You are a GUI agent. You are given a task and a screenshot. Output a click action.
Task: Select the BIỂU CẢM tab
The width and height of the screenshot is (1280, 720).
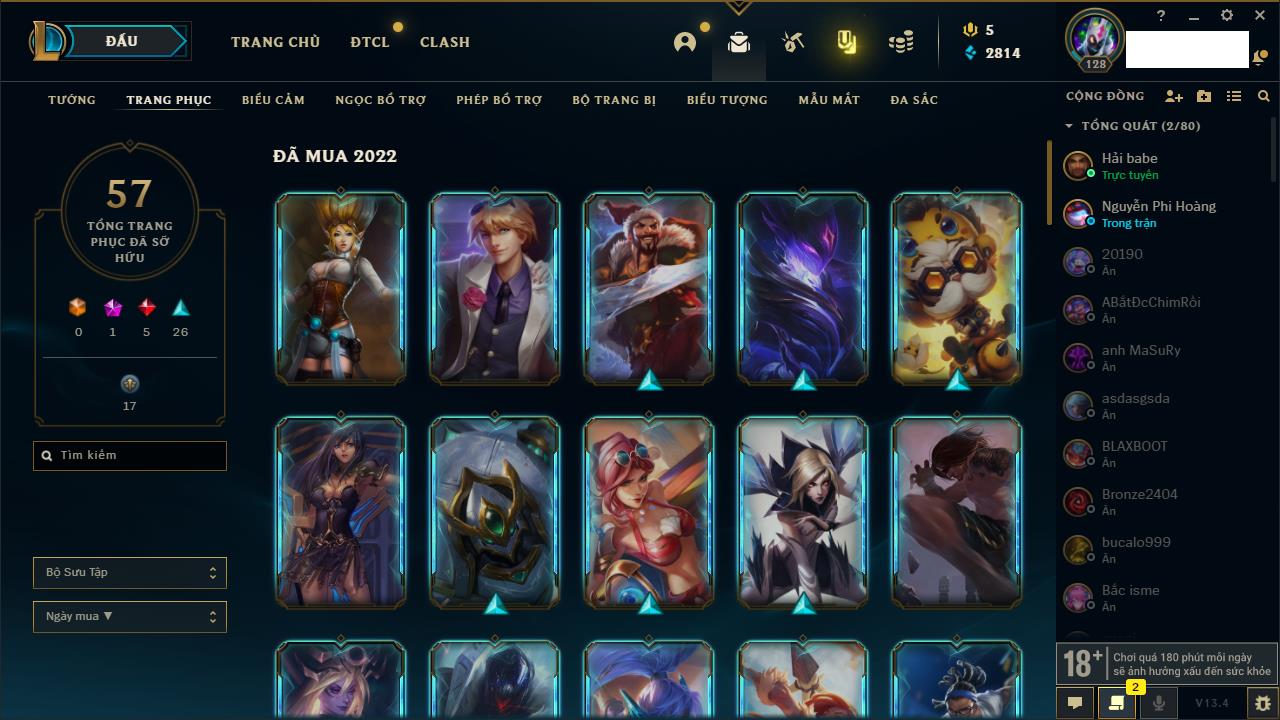[x=273, y=100]
